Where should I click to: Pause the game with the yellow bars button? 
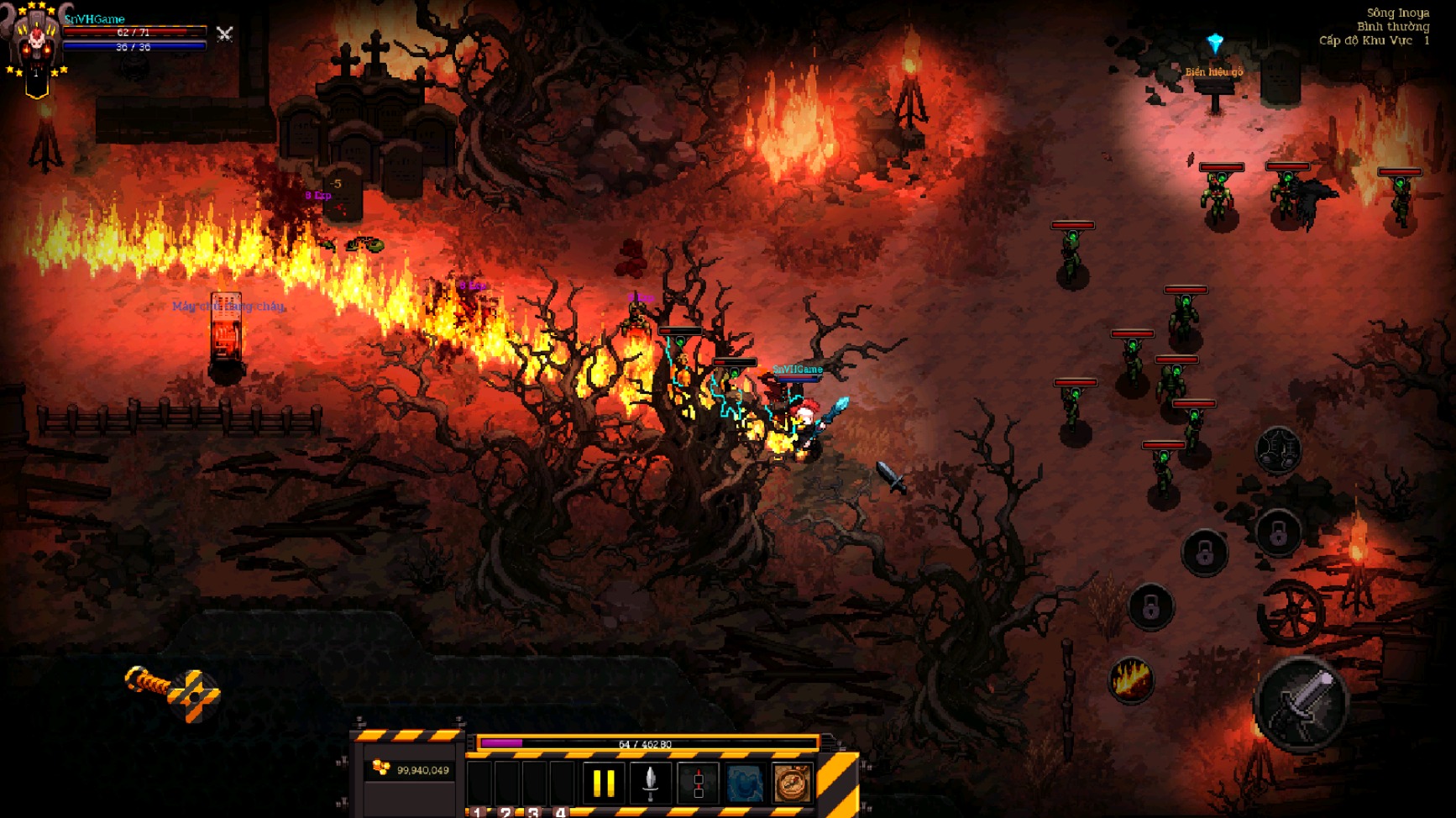(604, 784)
